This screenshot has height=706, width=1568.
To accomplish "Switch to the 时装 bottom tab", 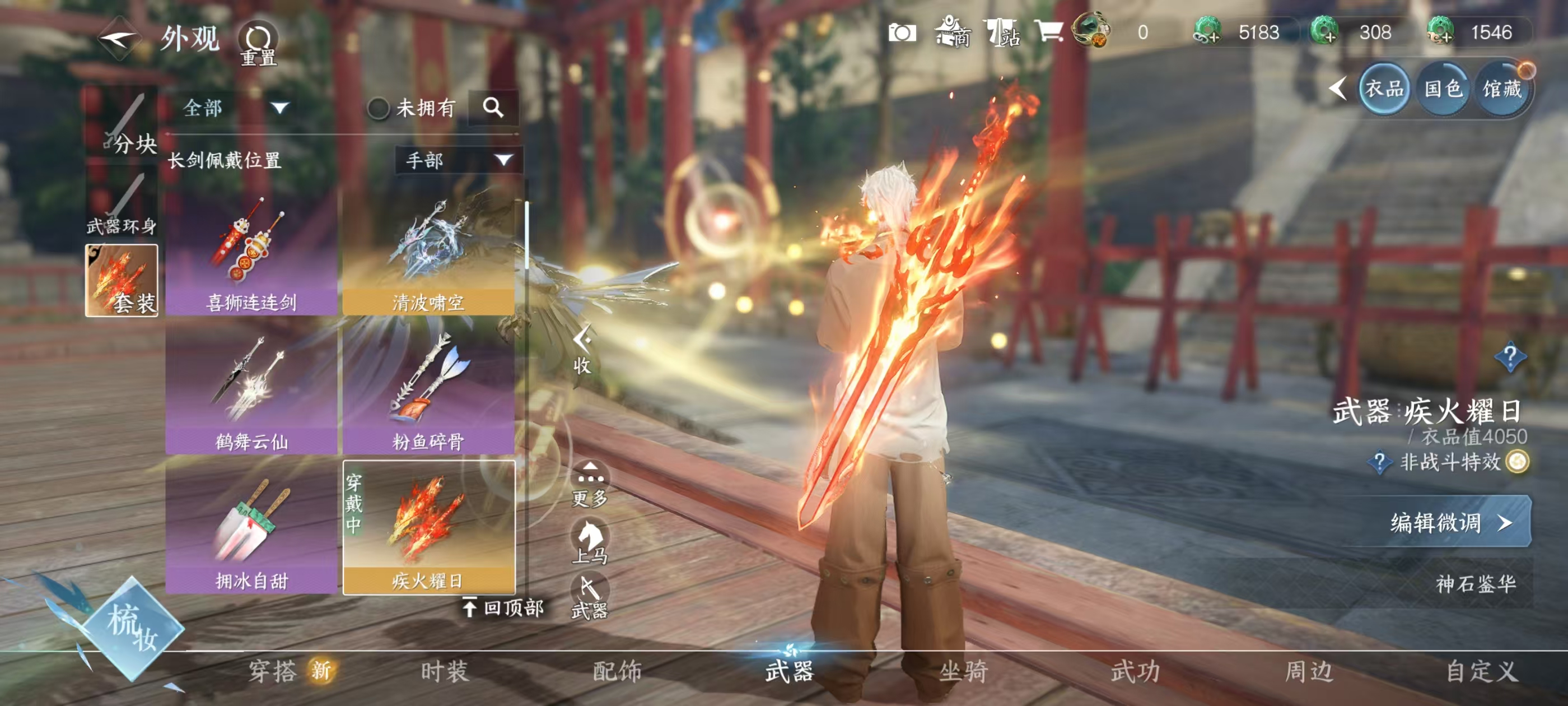I will tap(445, 671).
